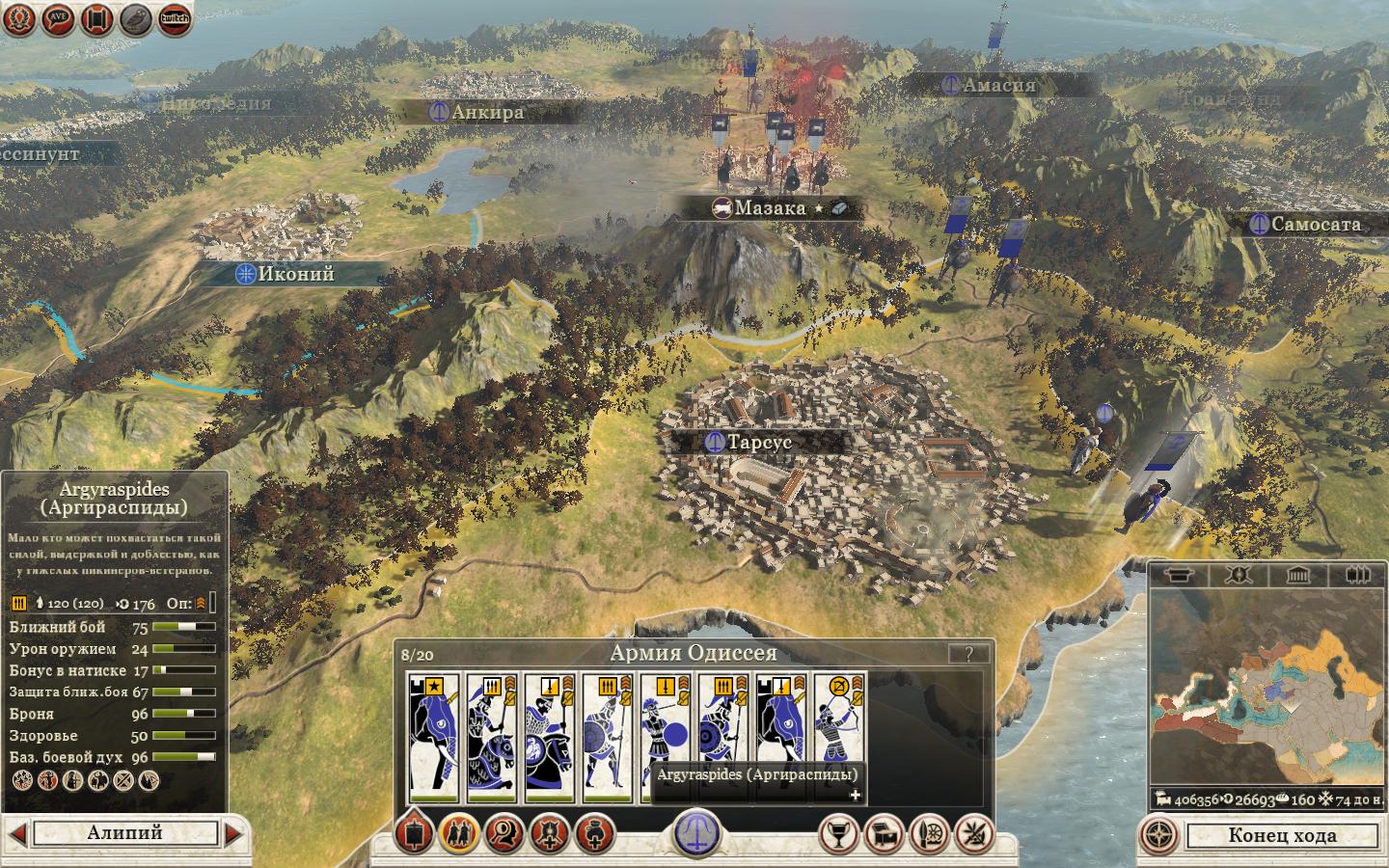Select the Тарсус city label

(759, 443)
